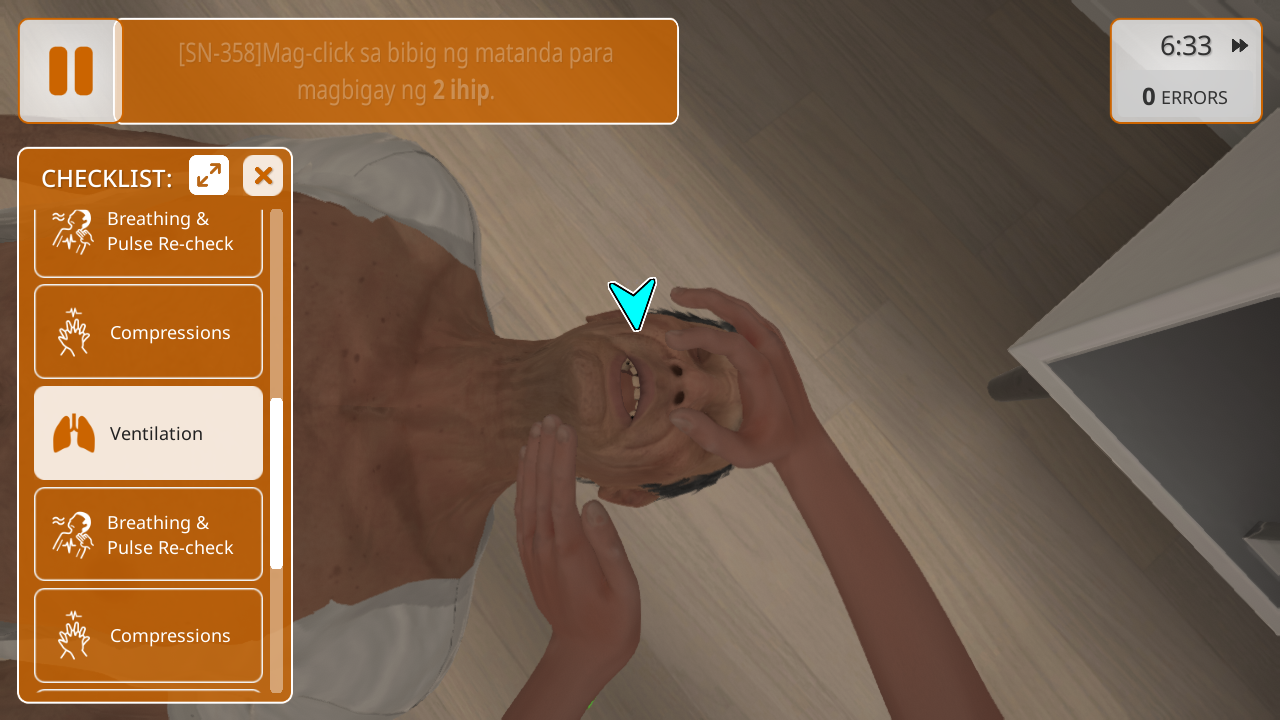Expand the checklist panel
The width and height of the screenshot is (1280, 720).
[209, 176]
